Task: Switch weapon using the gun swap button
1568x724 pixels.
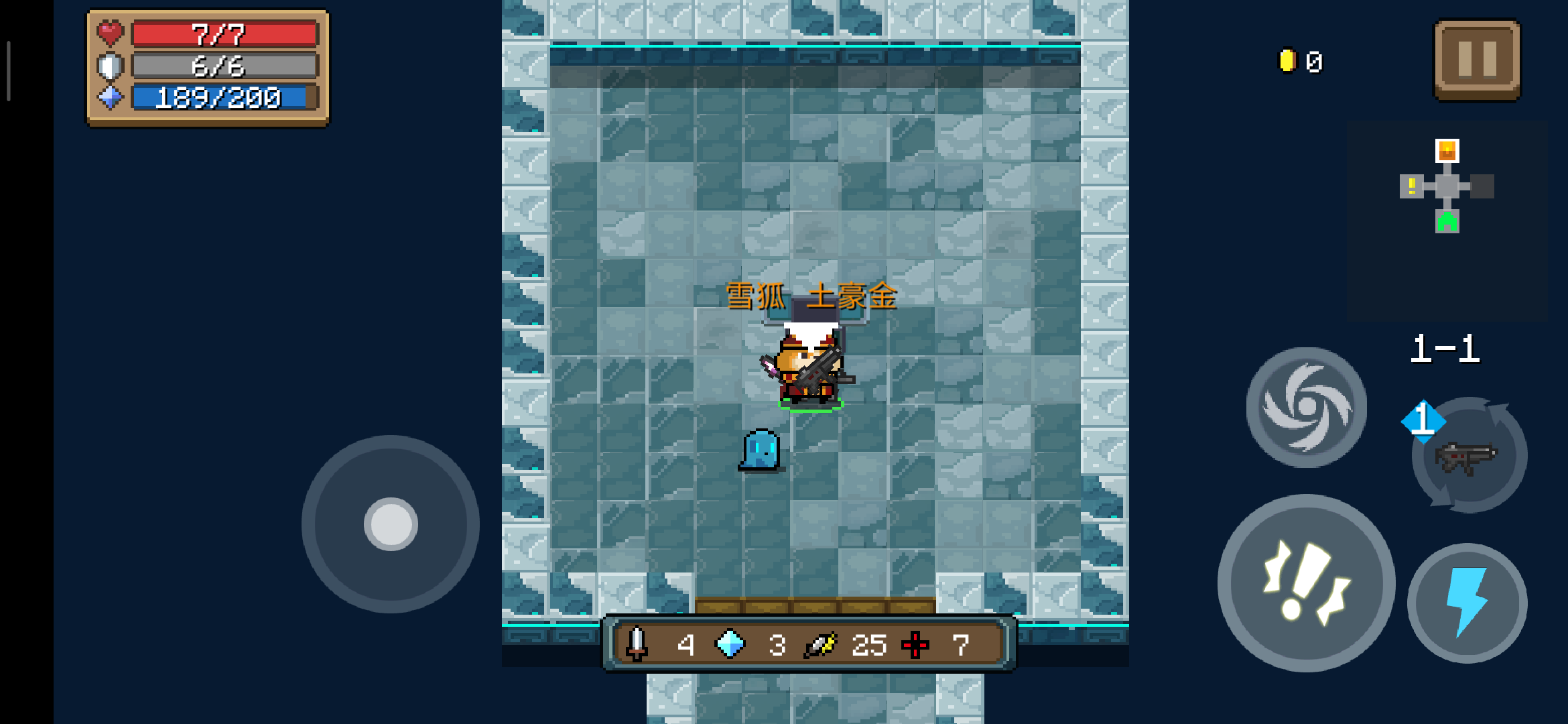Action: (1469, 456)
